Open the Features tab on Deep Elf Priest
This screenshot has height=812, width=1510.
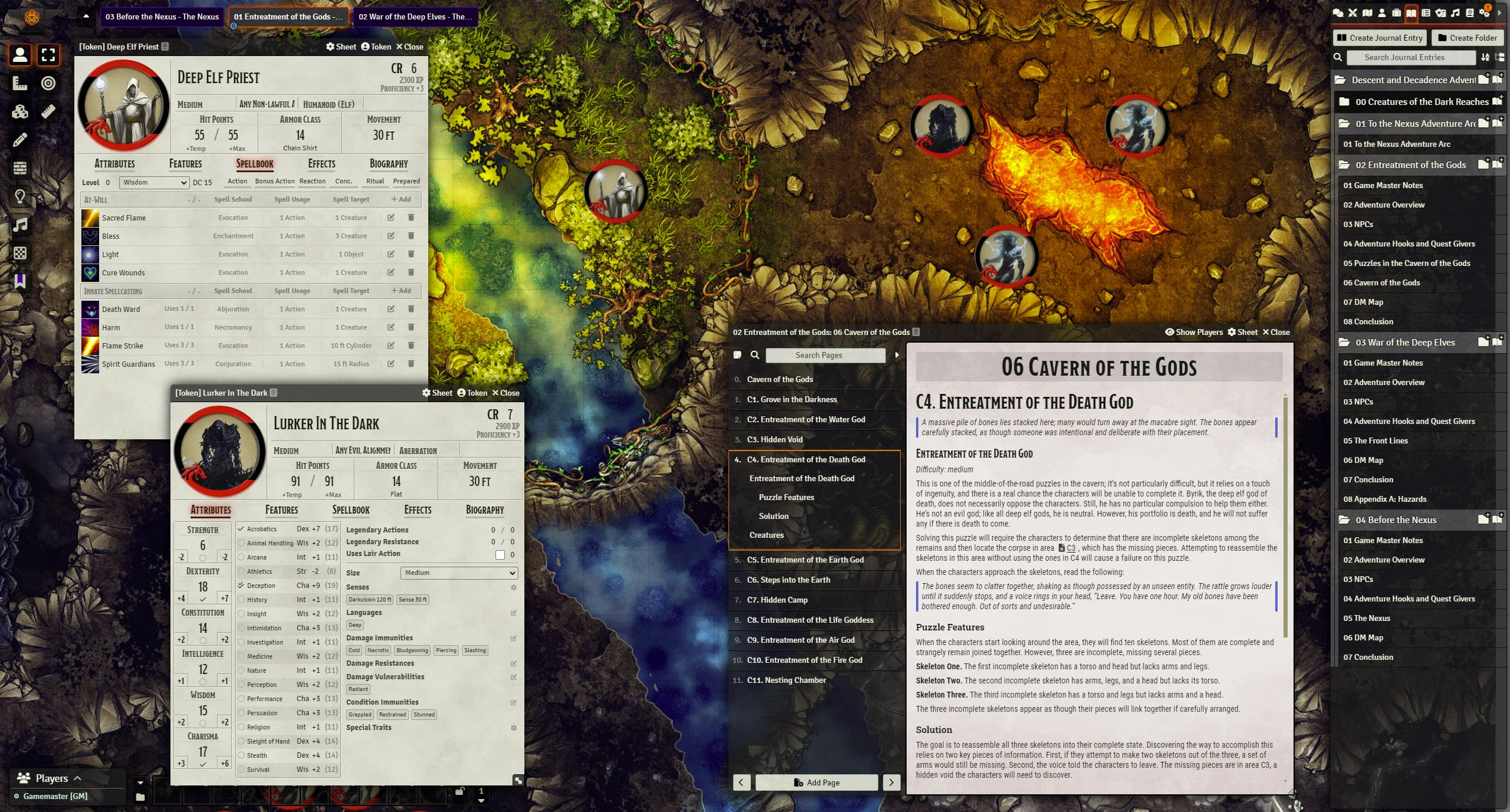pyautogui.click(x=185, y=164)
